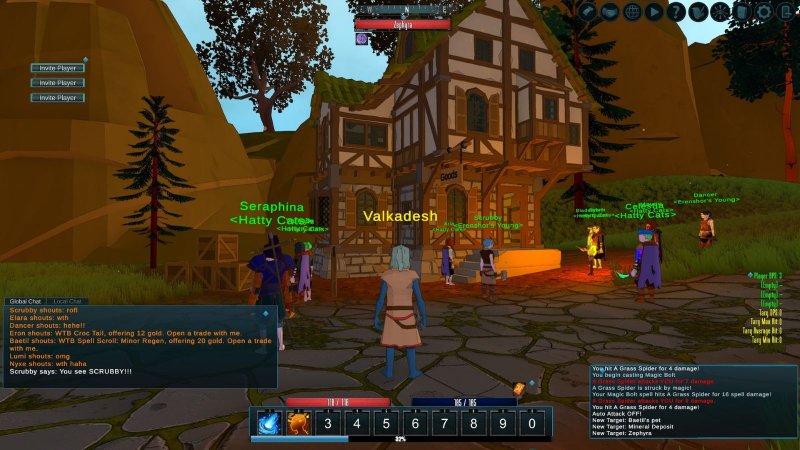Select empty hotbar slot 0
Screen dimensions: 800x450
(x=531, y=423)
